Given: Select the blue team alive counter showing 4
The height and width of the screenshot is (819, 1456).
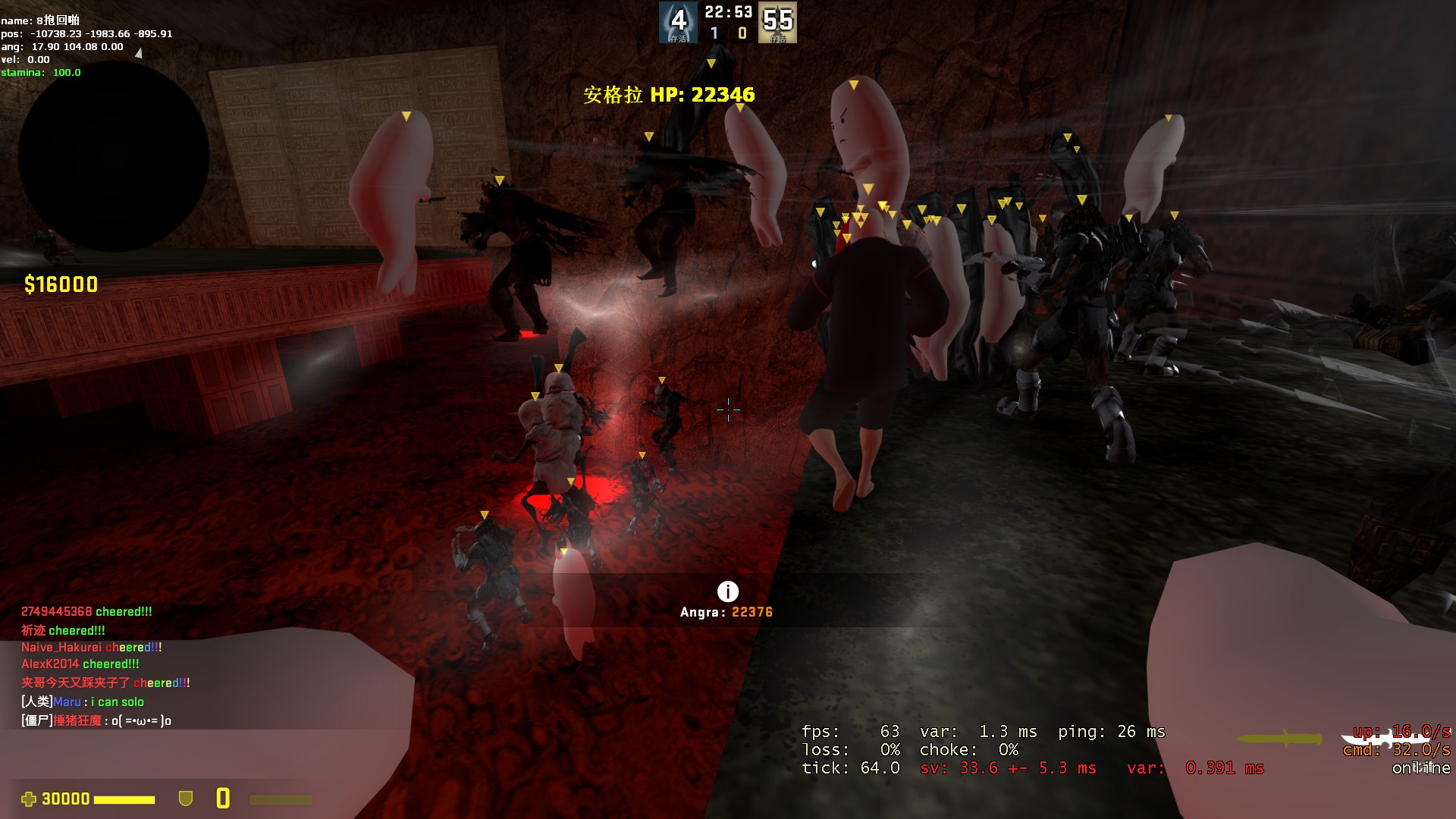Looking at the screenshot, I should point(677,22).
